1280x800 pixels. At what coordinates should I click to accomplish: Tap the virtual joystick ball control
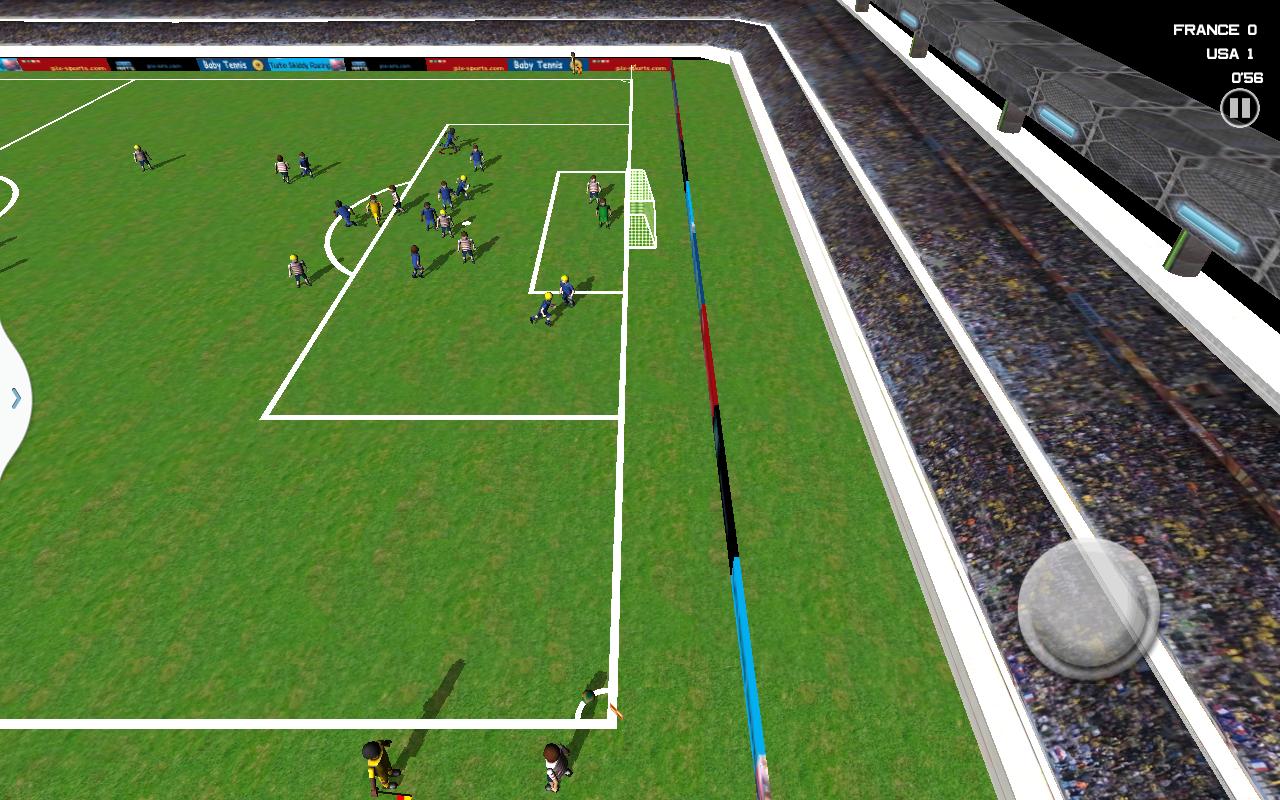[x=1090, y=607]
